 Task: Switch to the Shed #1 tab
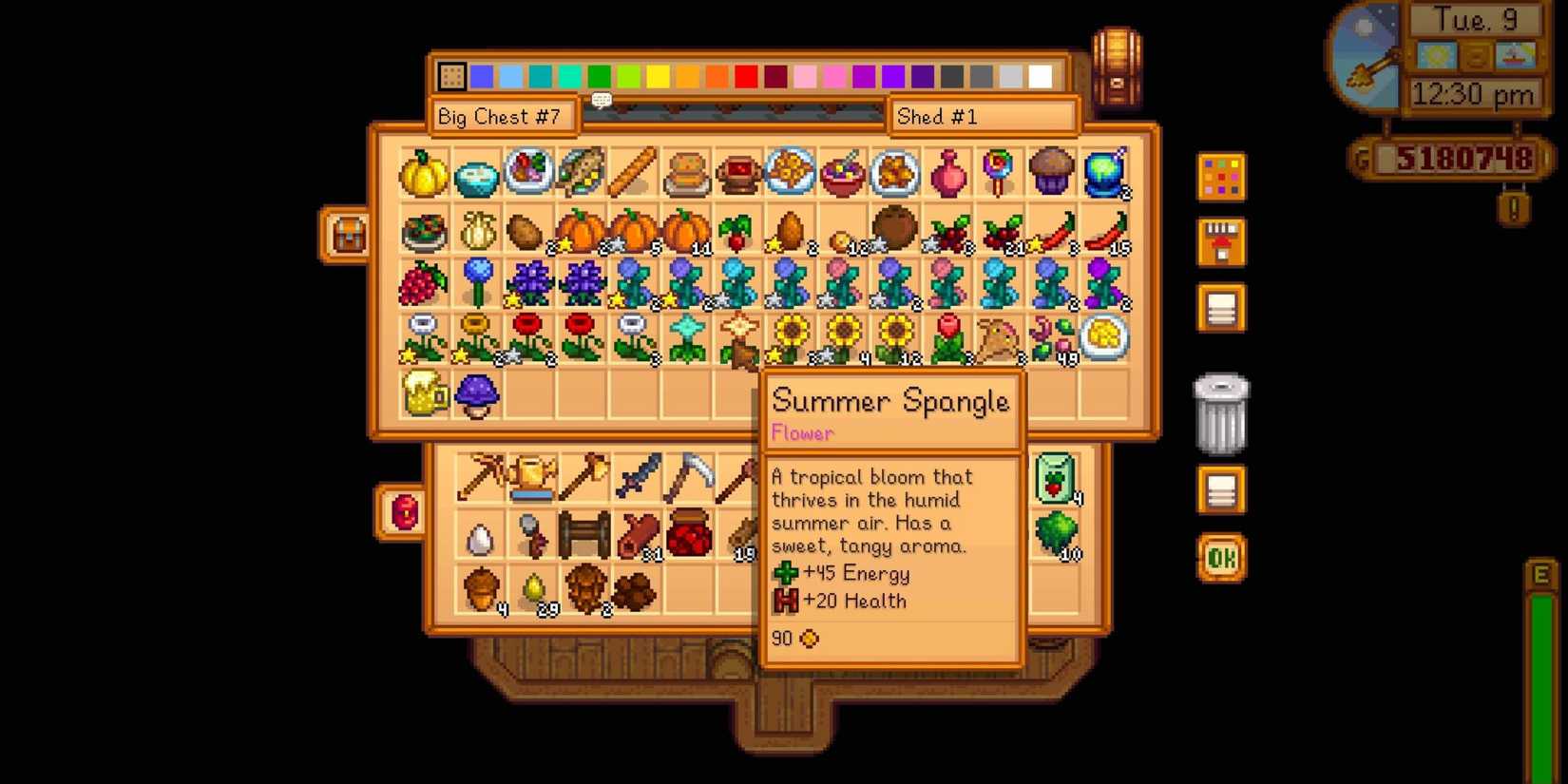[983, 116]
